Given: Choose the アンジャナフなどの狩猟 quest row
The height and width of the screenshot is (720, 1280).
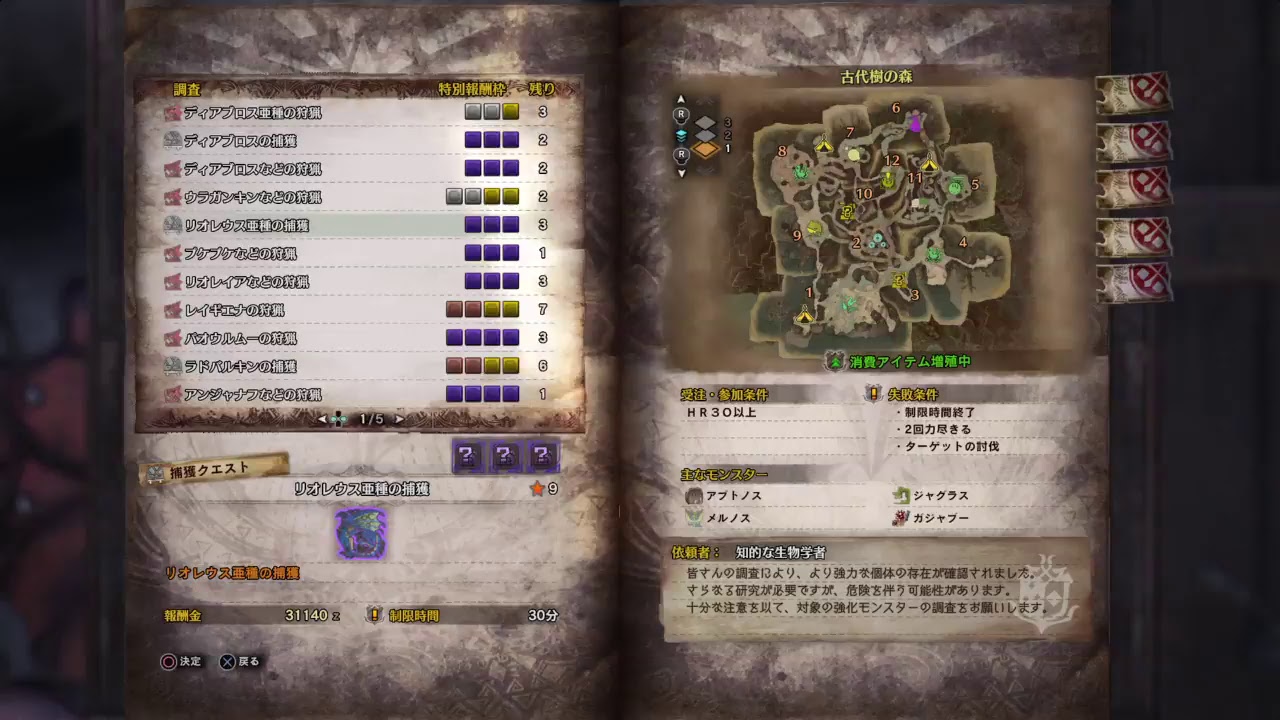Looking at the screenshot, I should pos(252,394).
